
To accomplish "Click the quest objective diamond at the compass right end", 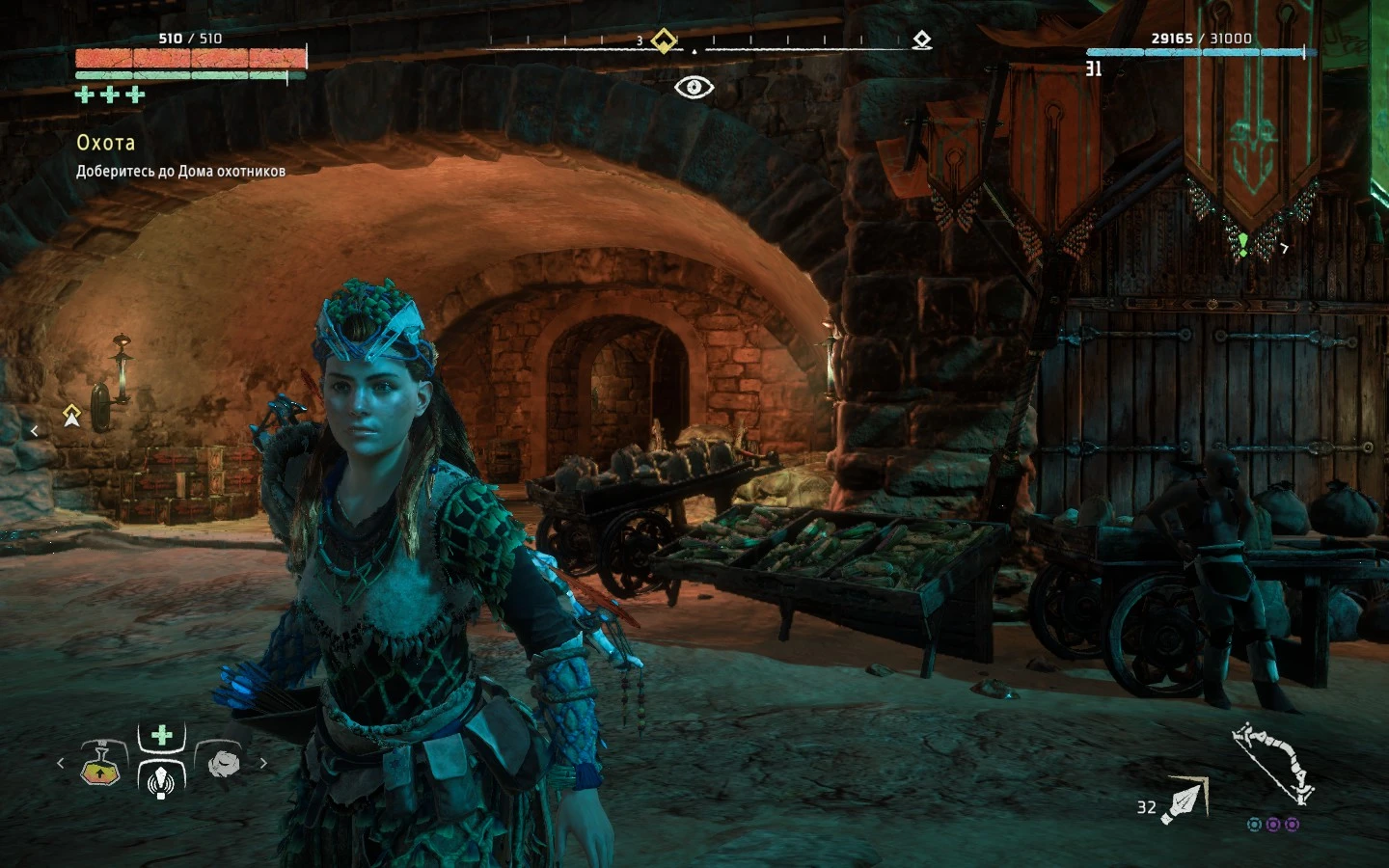I will coord(923,39).
